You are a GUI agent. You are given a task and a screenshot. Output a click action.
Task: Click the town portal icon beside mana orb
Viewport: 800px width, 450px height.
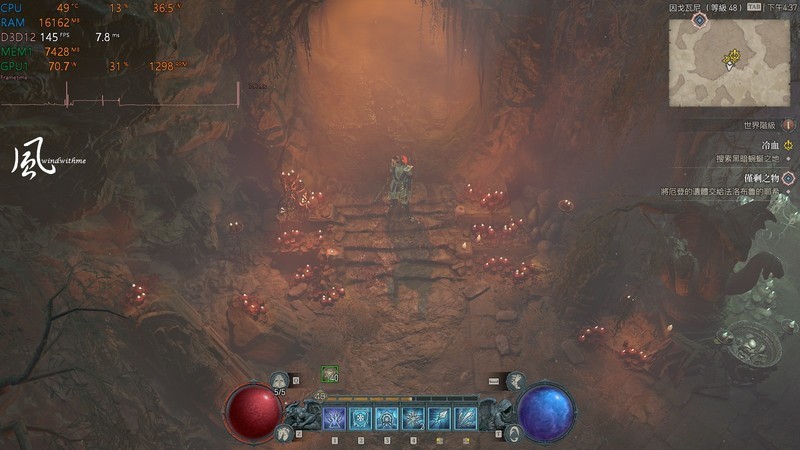pyautogui.click(x=512, y=432)
